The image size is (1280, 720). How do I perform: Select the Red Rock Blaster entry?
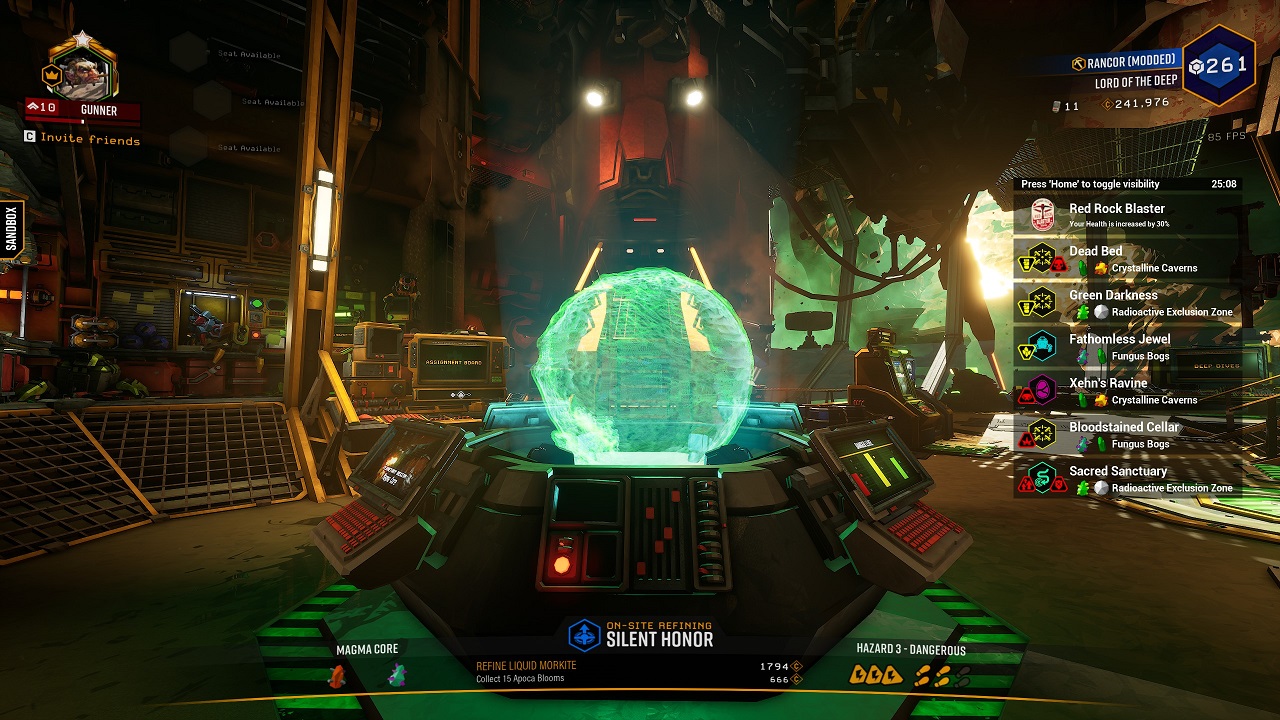click(1127, 215)
